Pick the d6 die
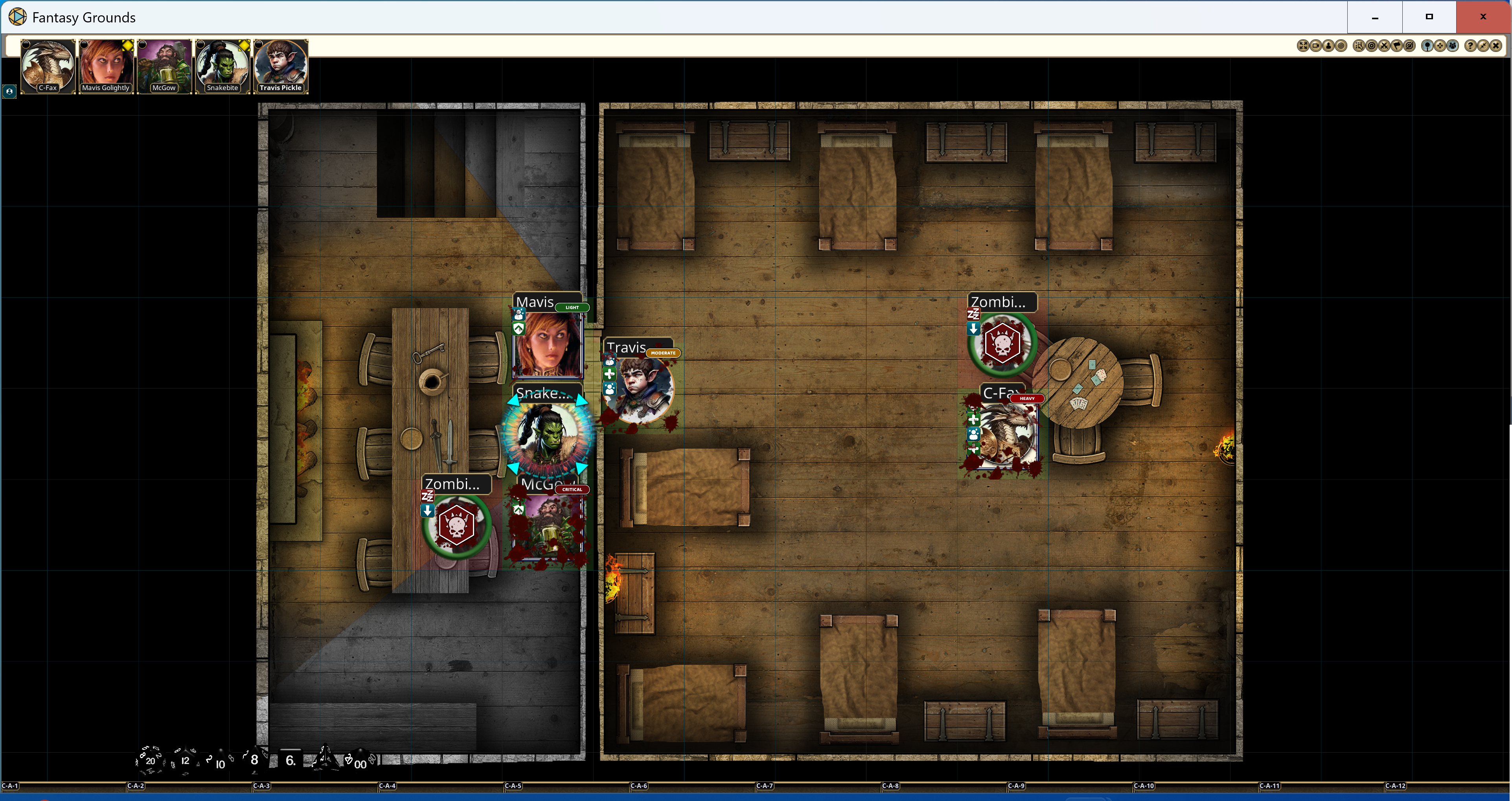1512x801 pixels. (x=290, y=760)
